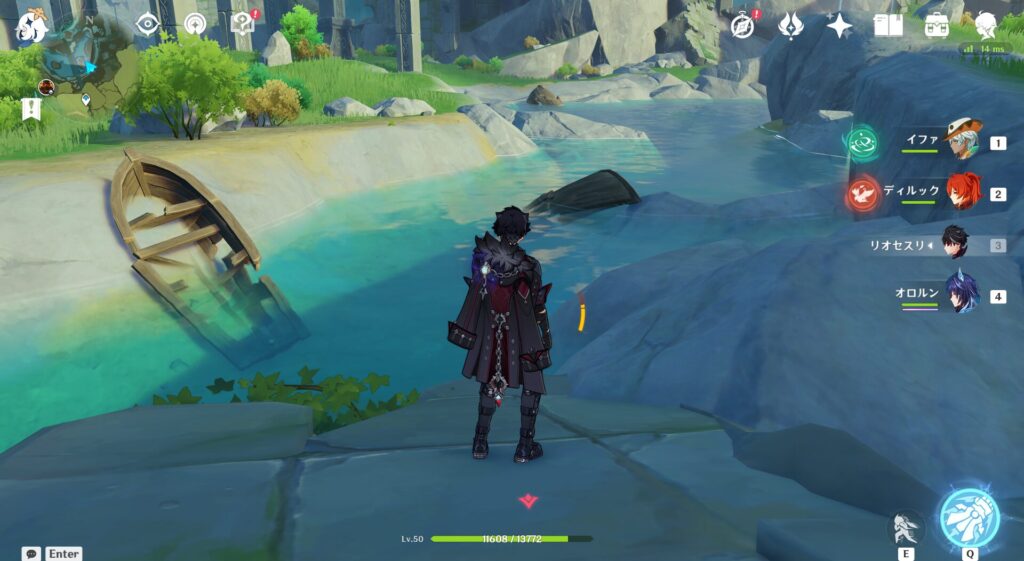Open the bookmark quest icon with exclamation

(30, 110)
